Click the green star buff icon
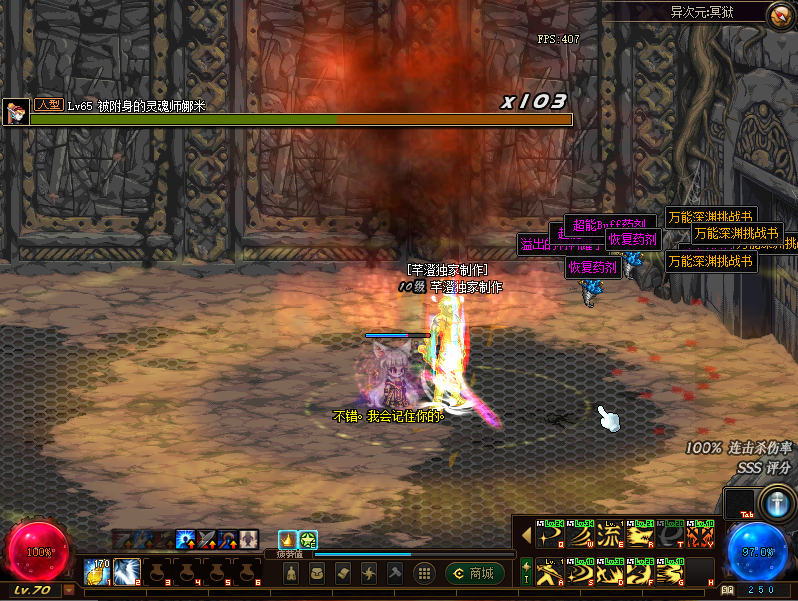Image resolution: width=798 pixels, height=601 pixels. coord(308,539)
